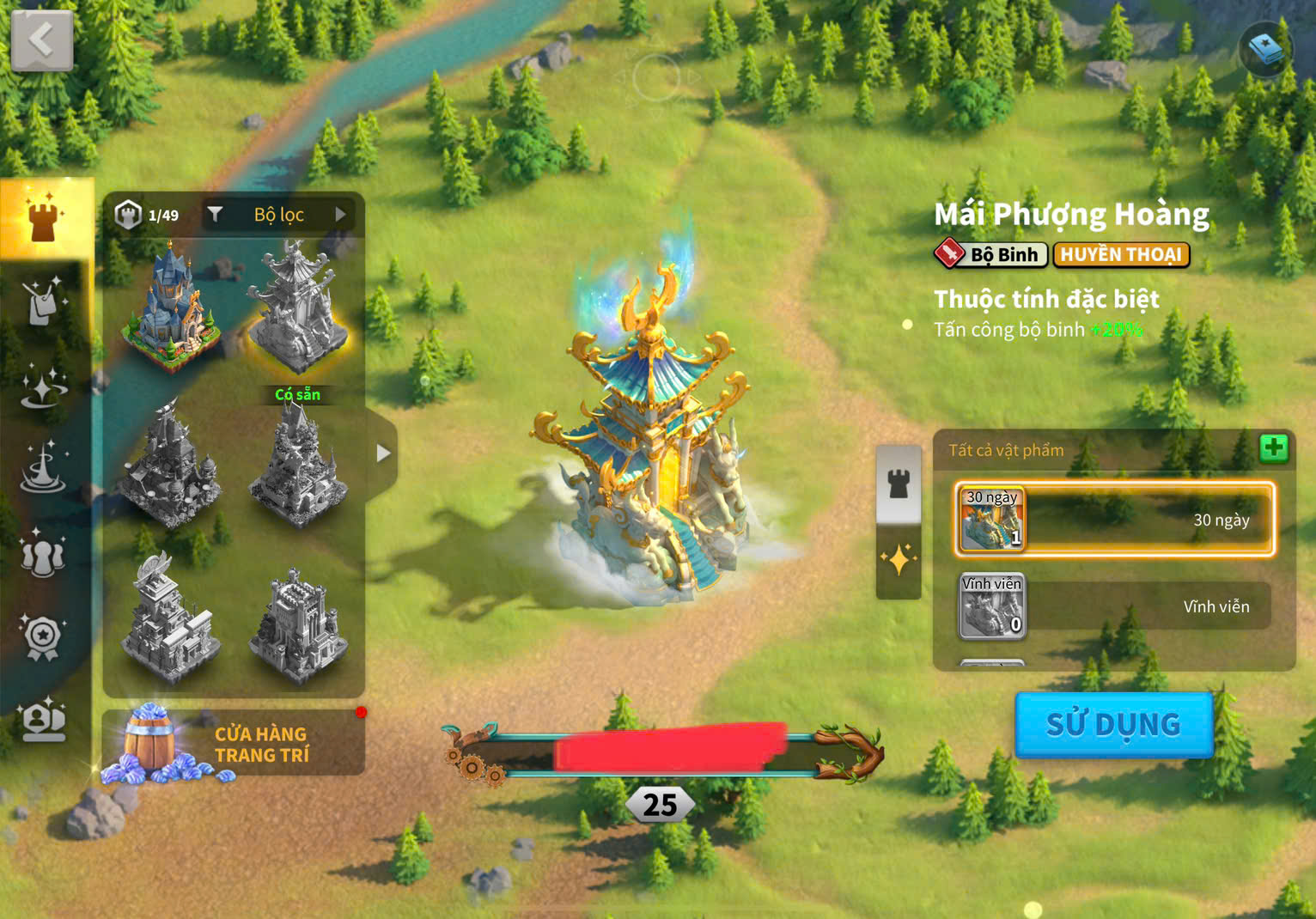Image resolution: width=1316 pixels, height=919 pixels.
Task: Open the blue book guide icon
Action: [x=1265, y=49]
